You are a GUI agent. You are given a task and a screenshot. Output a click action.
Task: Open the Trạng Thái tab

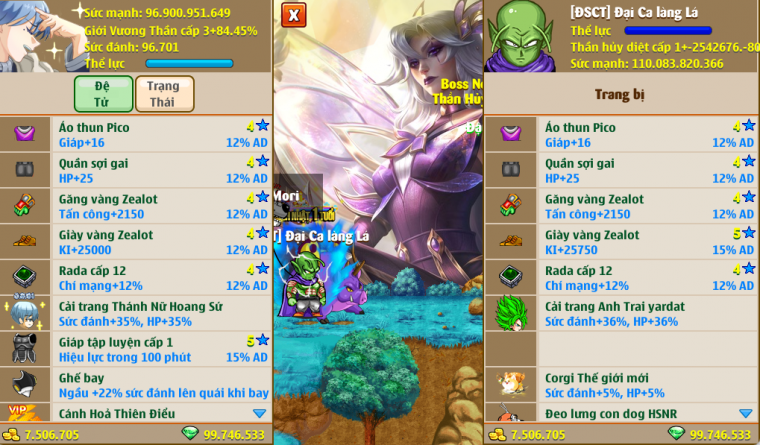click(x=164, y=94)
